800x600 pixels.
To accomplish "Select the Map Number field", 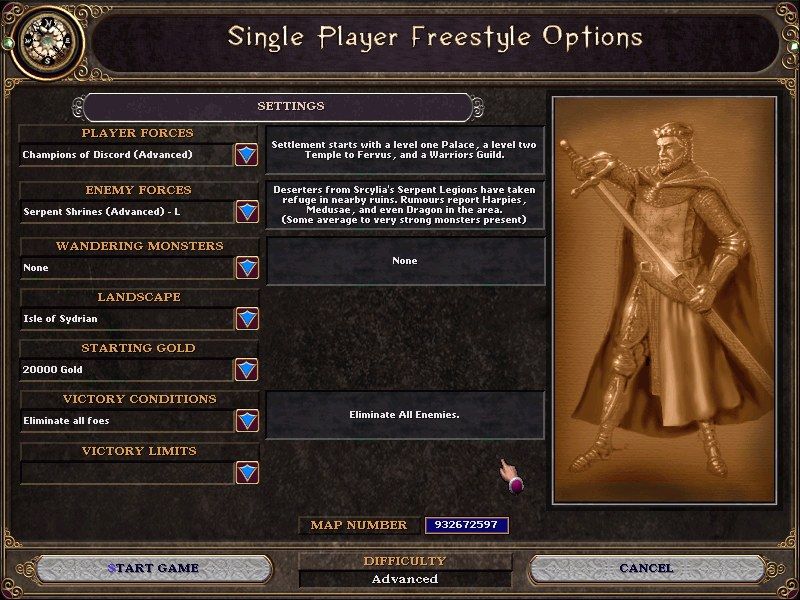I will [467, 525].
